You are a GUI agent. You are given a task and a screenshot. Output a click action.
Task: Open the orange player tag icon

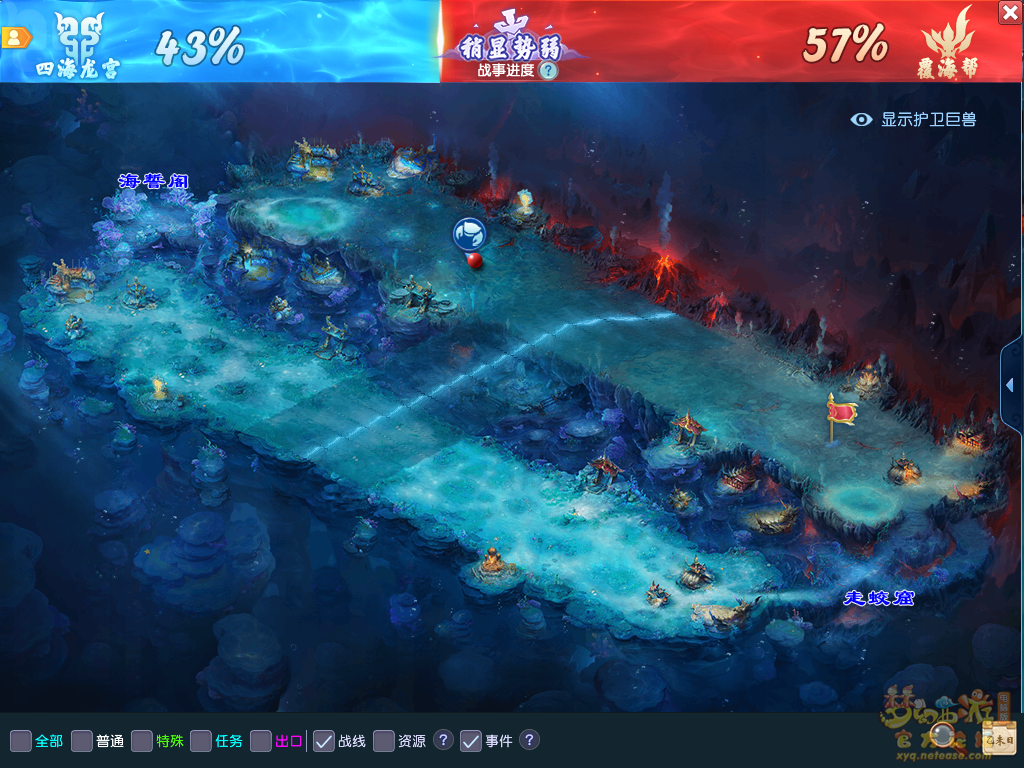pos(16,38)
